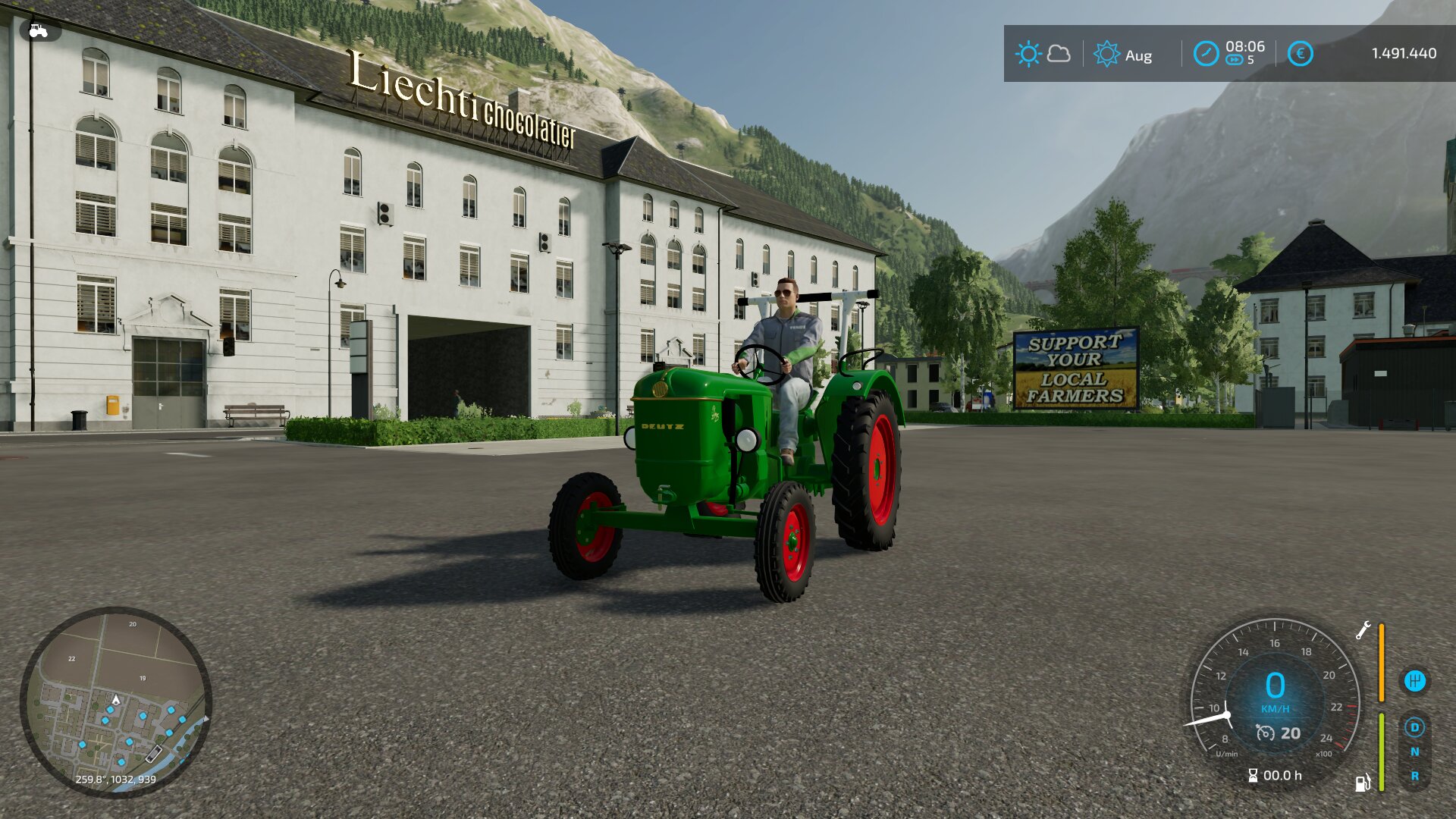Select the sunny weather icon
The height and width of the screenshot is (819, 1456).
[x=1028, y=55]
